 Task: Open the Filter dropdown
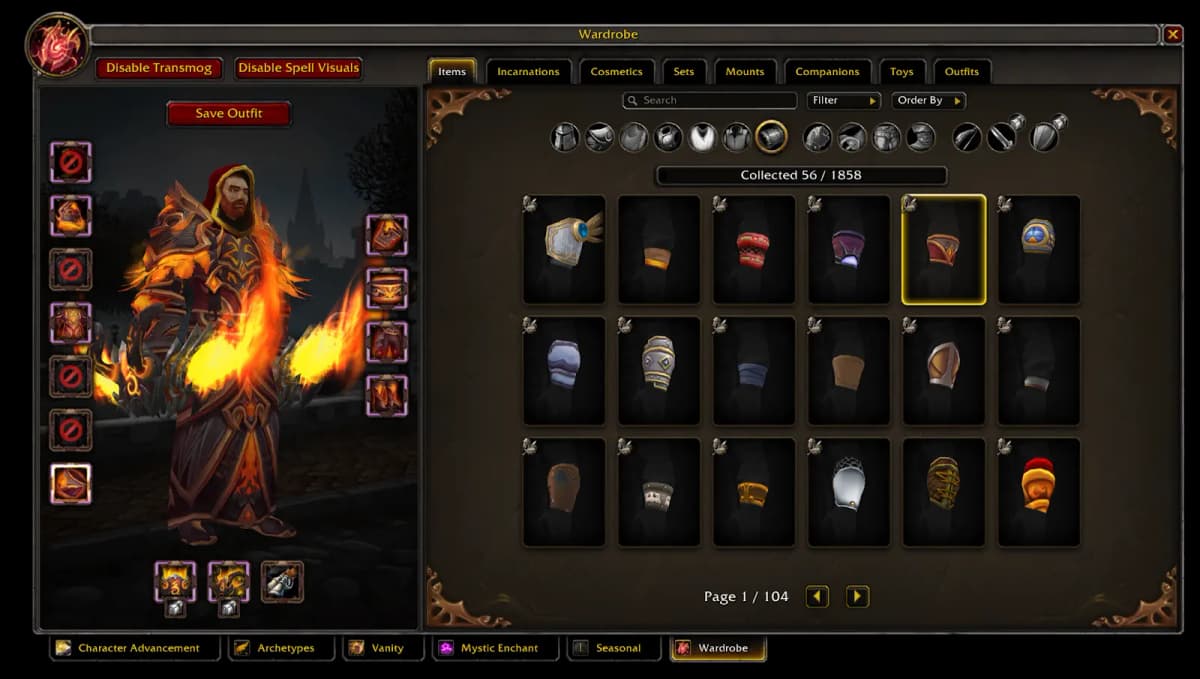click(x=844, y=101)
